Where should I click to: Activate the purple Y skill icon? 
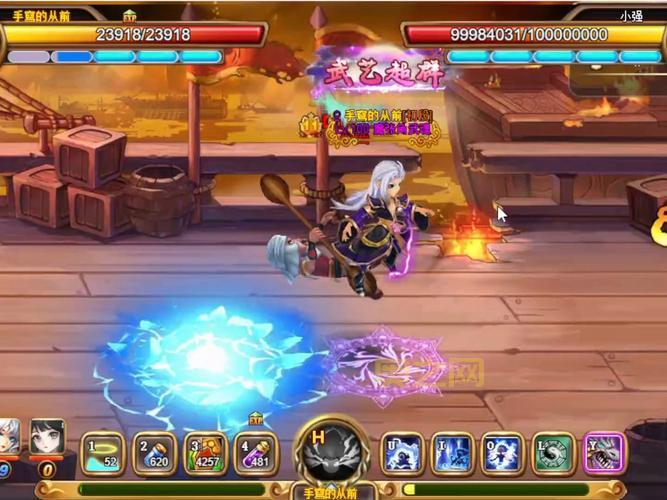click(x=603, y=453)
